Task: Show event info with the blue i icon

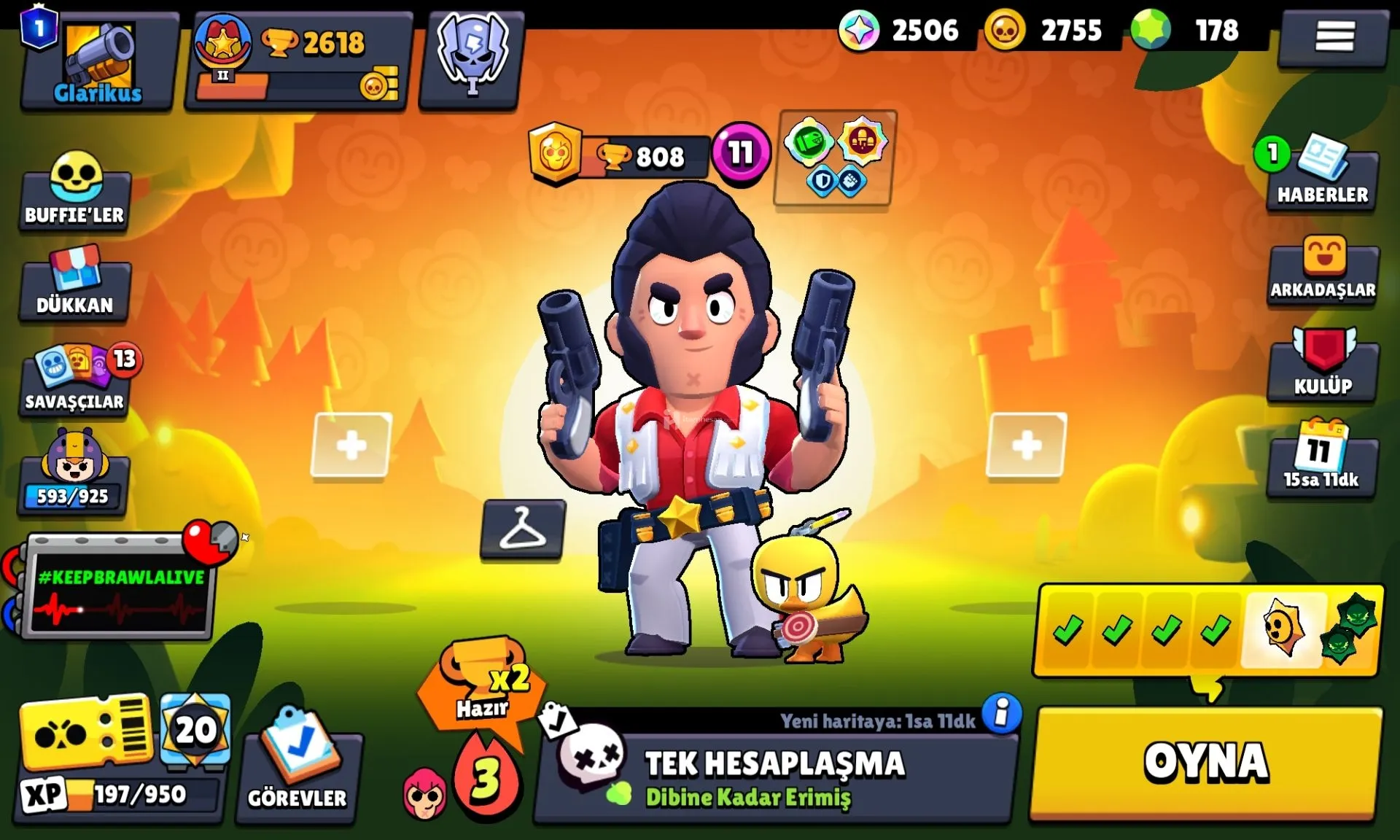Action: click(1001, 713)
